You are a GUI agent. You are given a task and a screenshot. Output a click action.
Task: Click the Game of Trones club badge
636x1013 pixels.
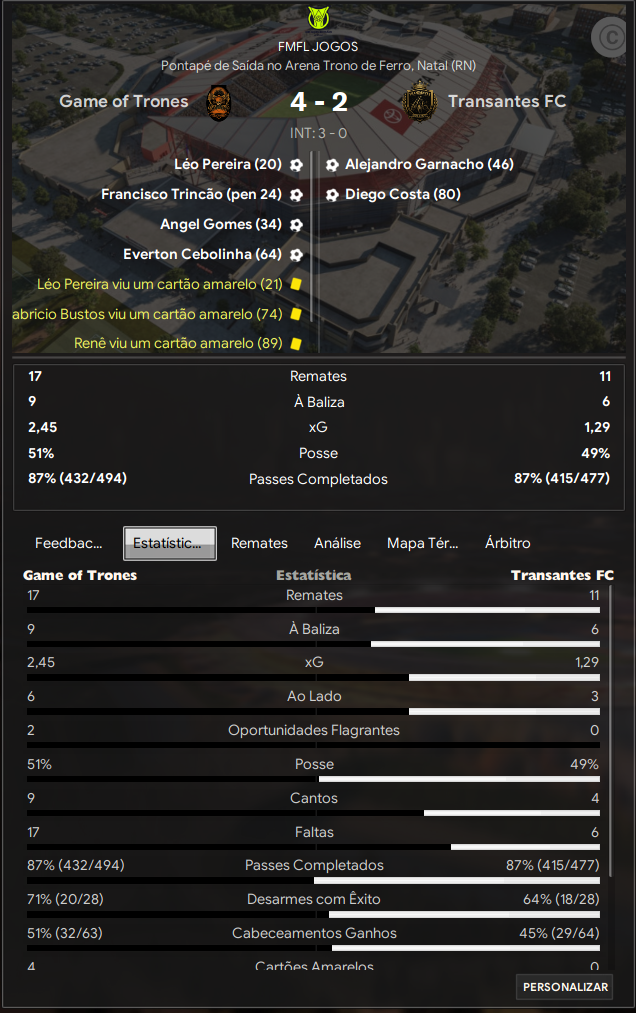[x=220, y=101]
